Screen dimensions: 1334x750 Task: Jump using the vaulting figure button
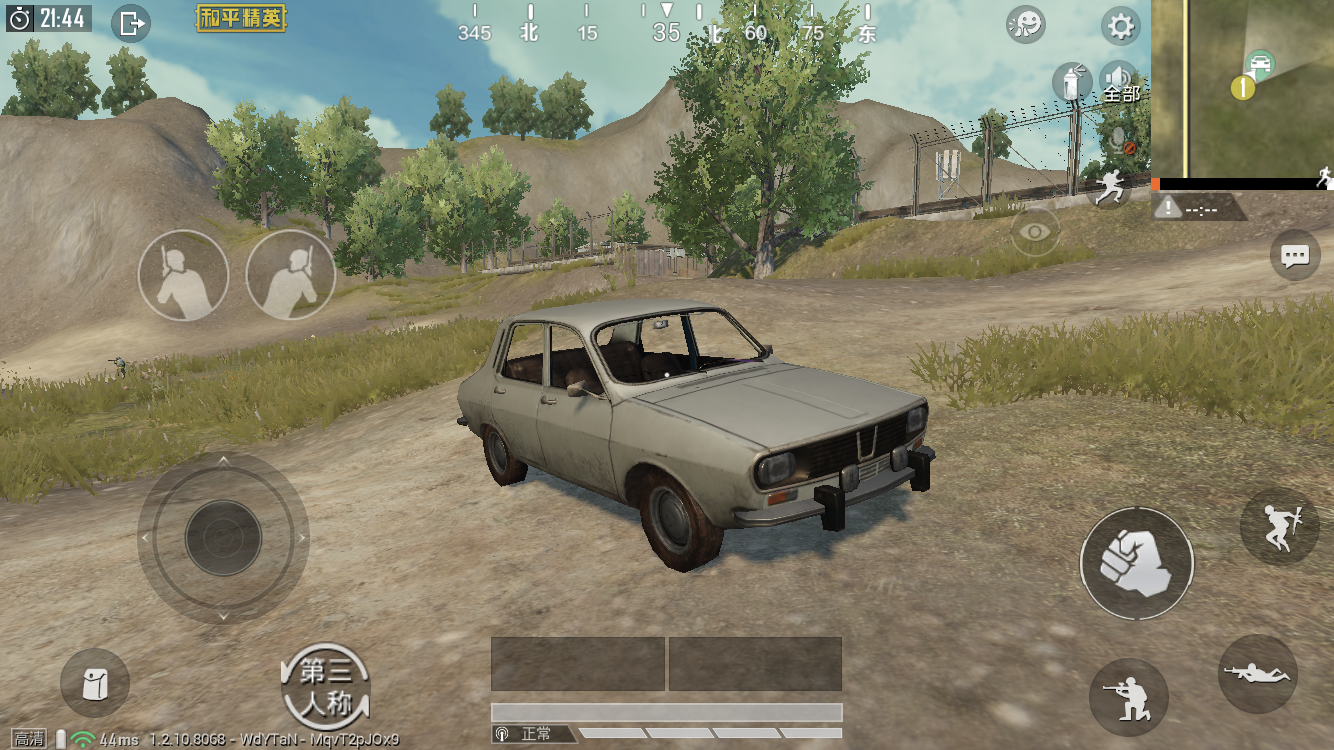click(x=1279, y=526)
